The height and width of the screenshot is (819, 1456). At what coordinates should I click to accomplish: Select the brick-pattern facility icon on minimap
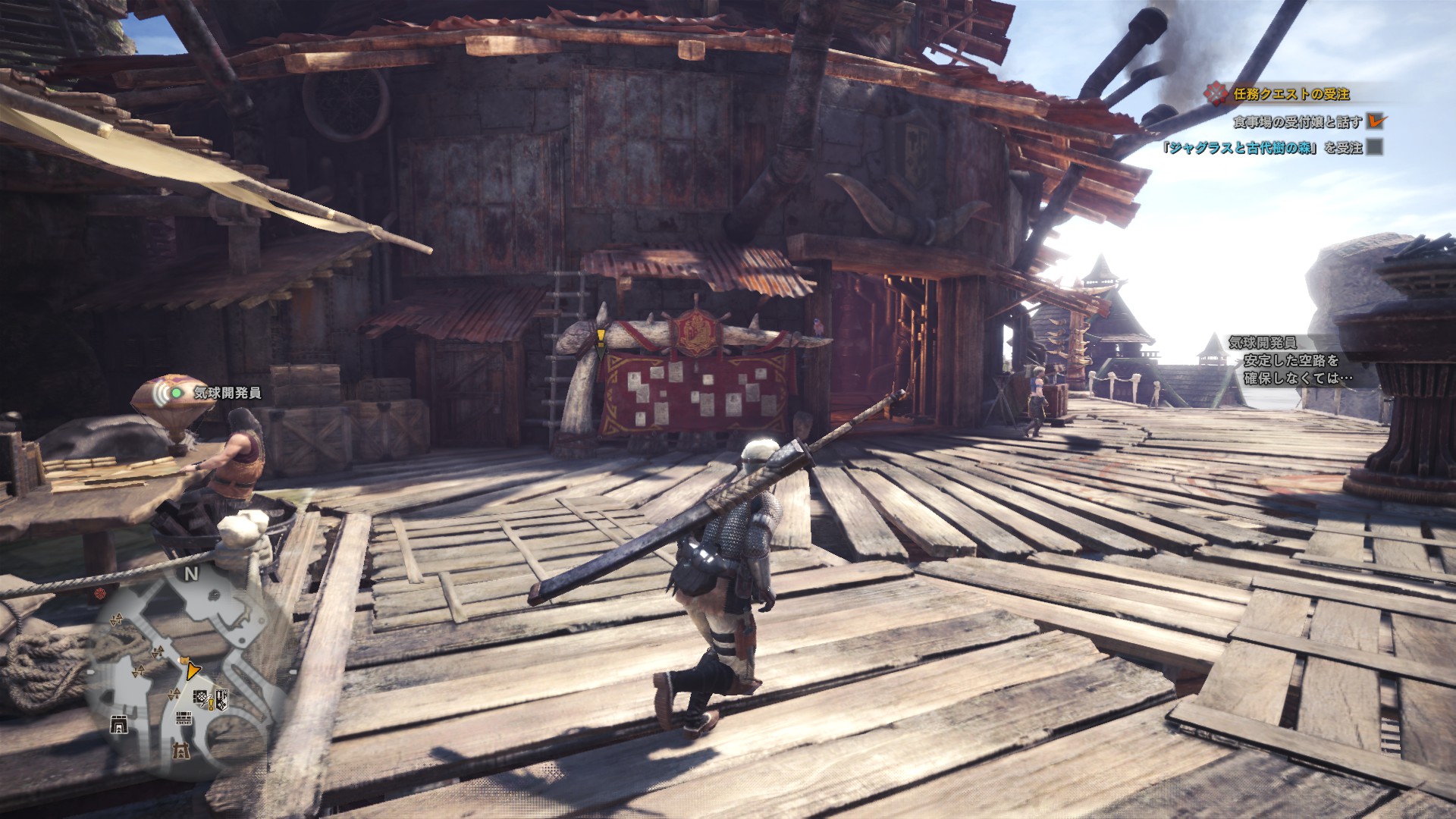(184, 719)
